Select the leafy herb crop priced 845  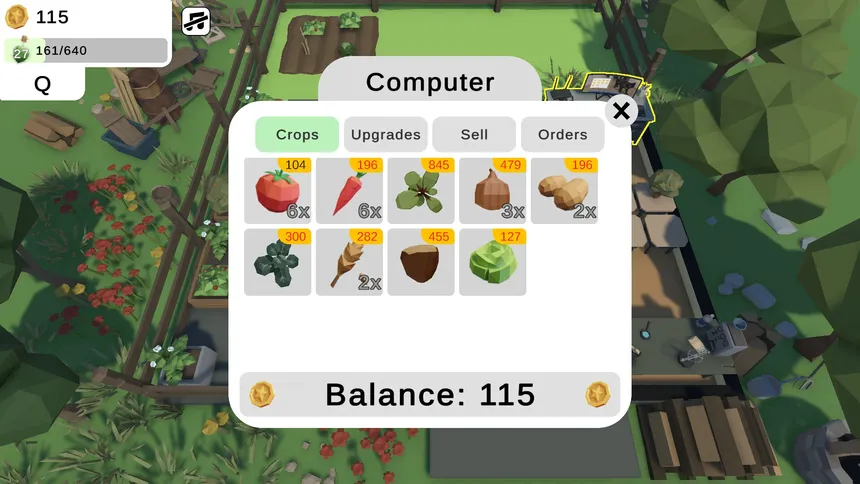coord(421,191)
